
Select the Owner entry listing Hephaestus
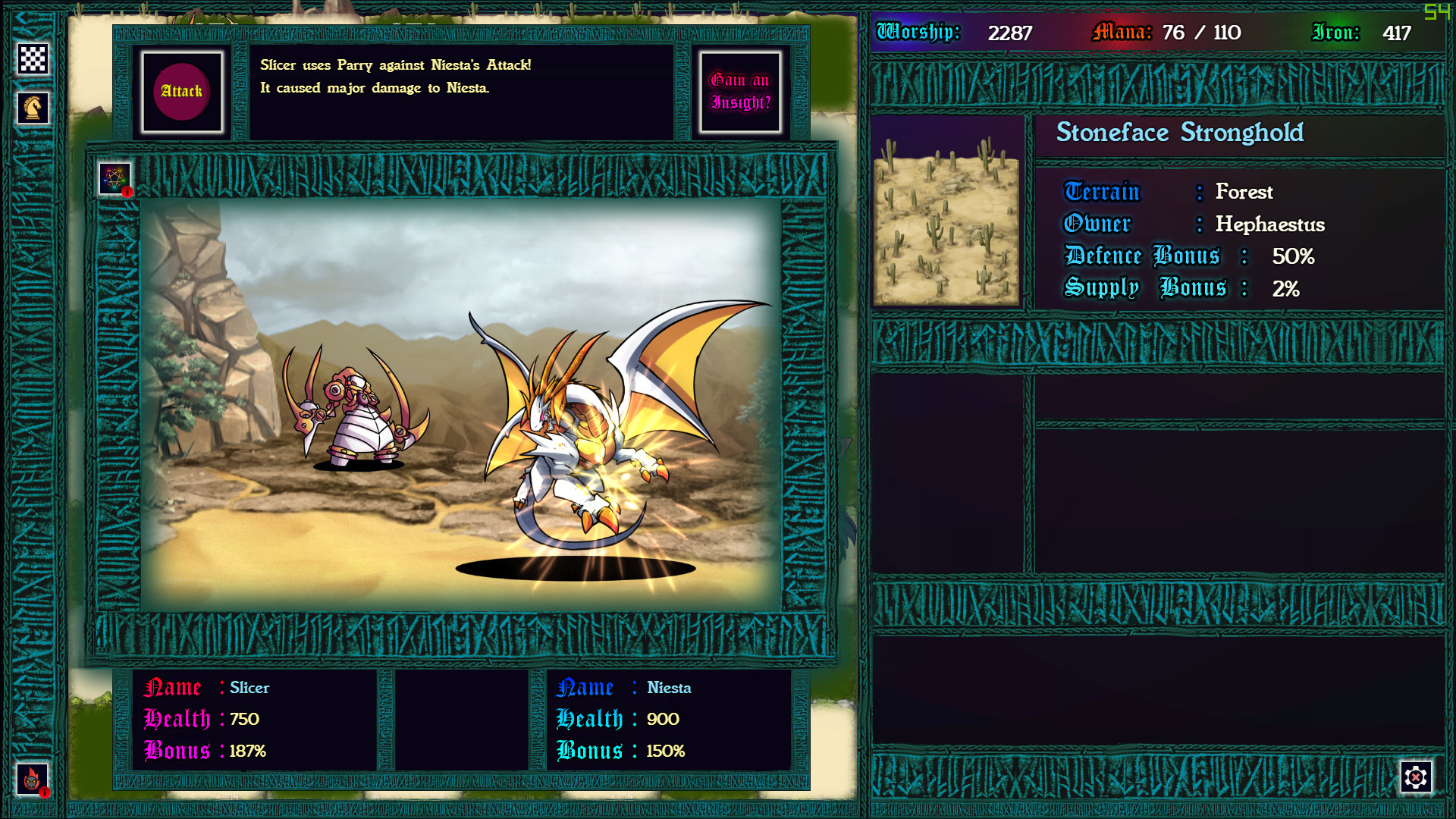[x=1194, y=224]
